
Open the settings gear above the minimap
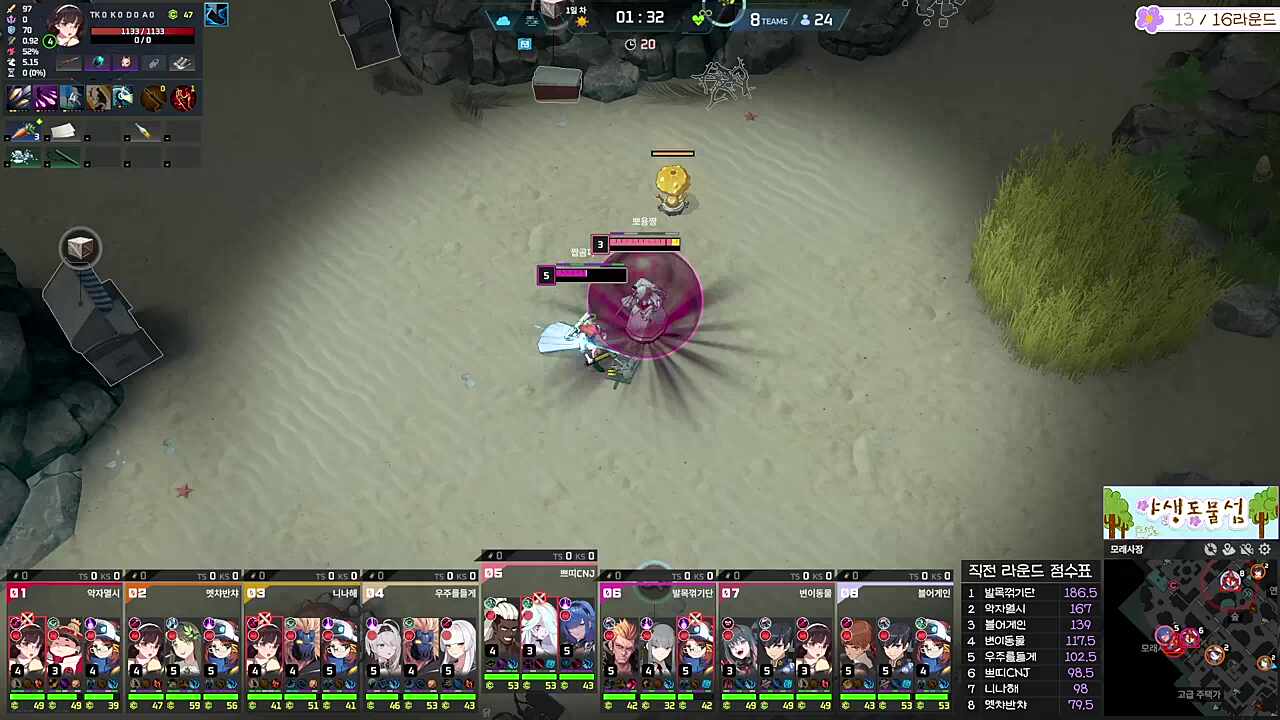[x=1264, y=548]
